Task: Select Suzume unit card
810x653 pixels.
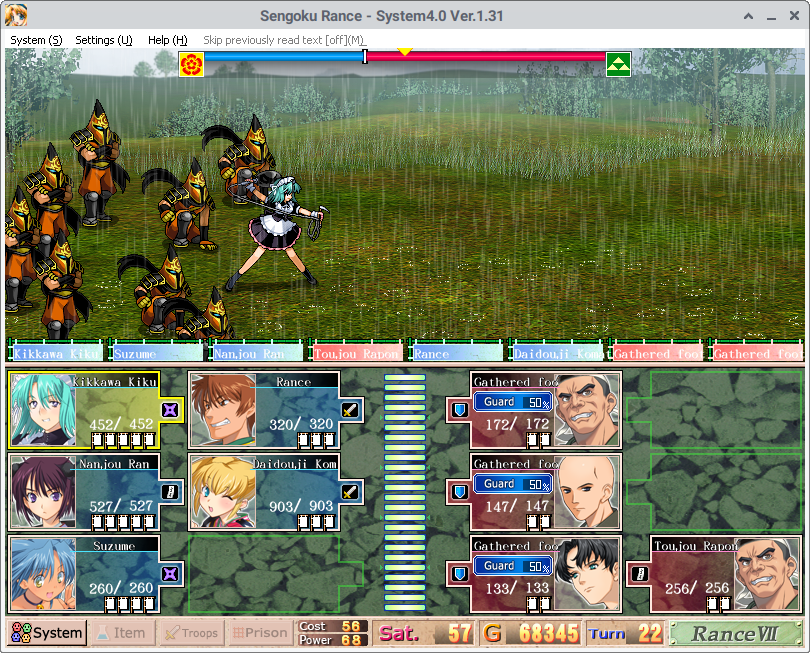Action: tap(97, 574)
